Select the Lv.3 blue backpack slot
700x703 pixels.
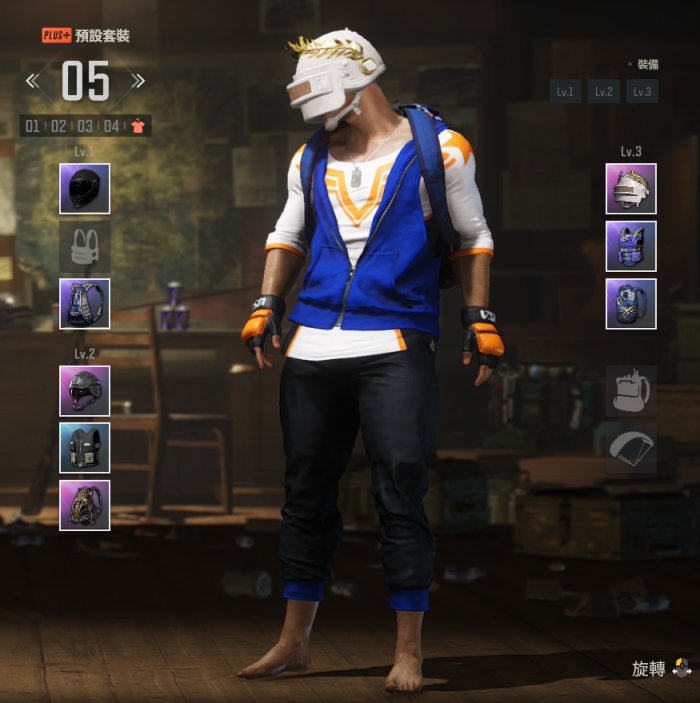click(x=631, y=304)
